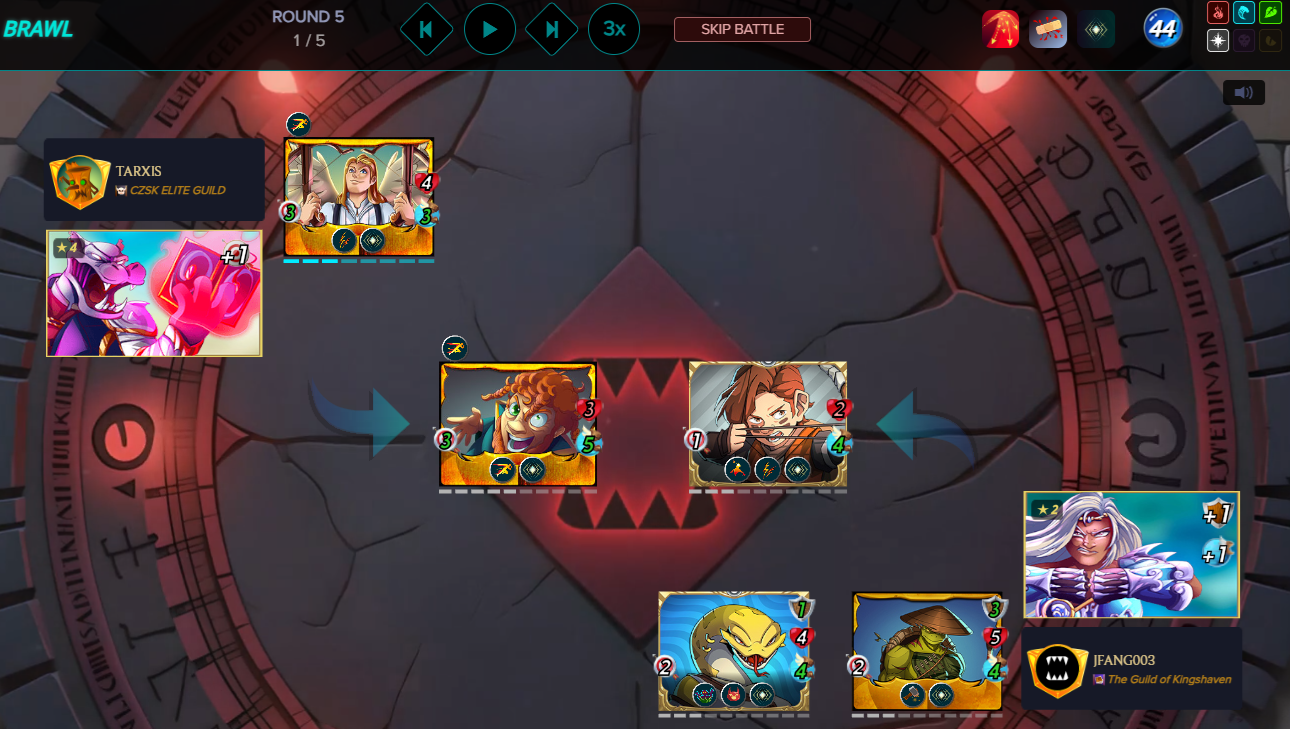Select the Fire splinter icon
The height and width of the screenshot is (729, 1290).
[1217, 13]
